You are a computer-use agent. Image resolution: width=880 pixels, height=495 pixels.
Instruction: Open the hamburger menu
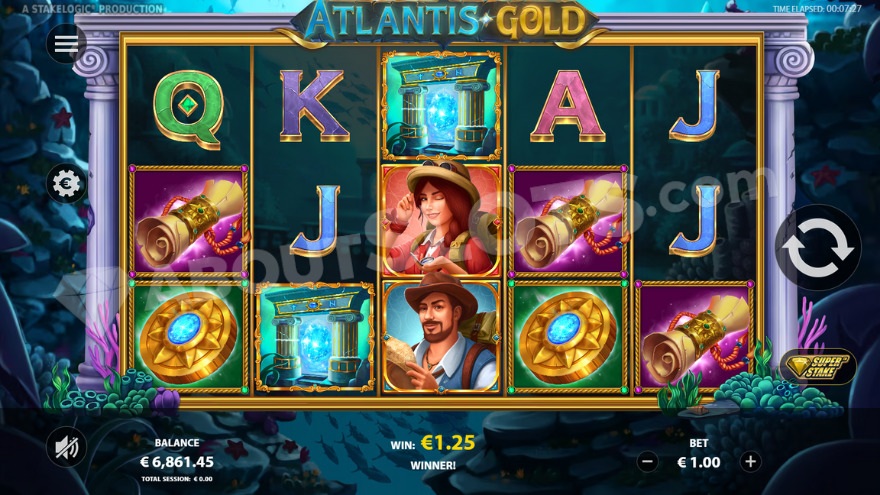(67, 44)
